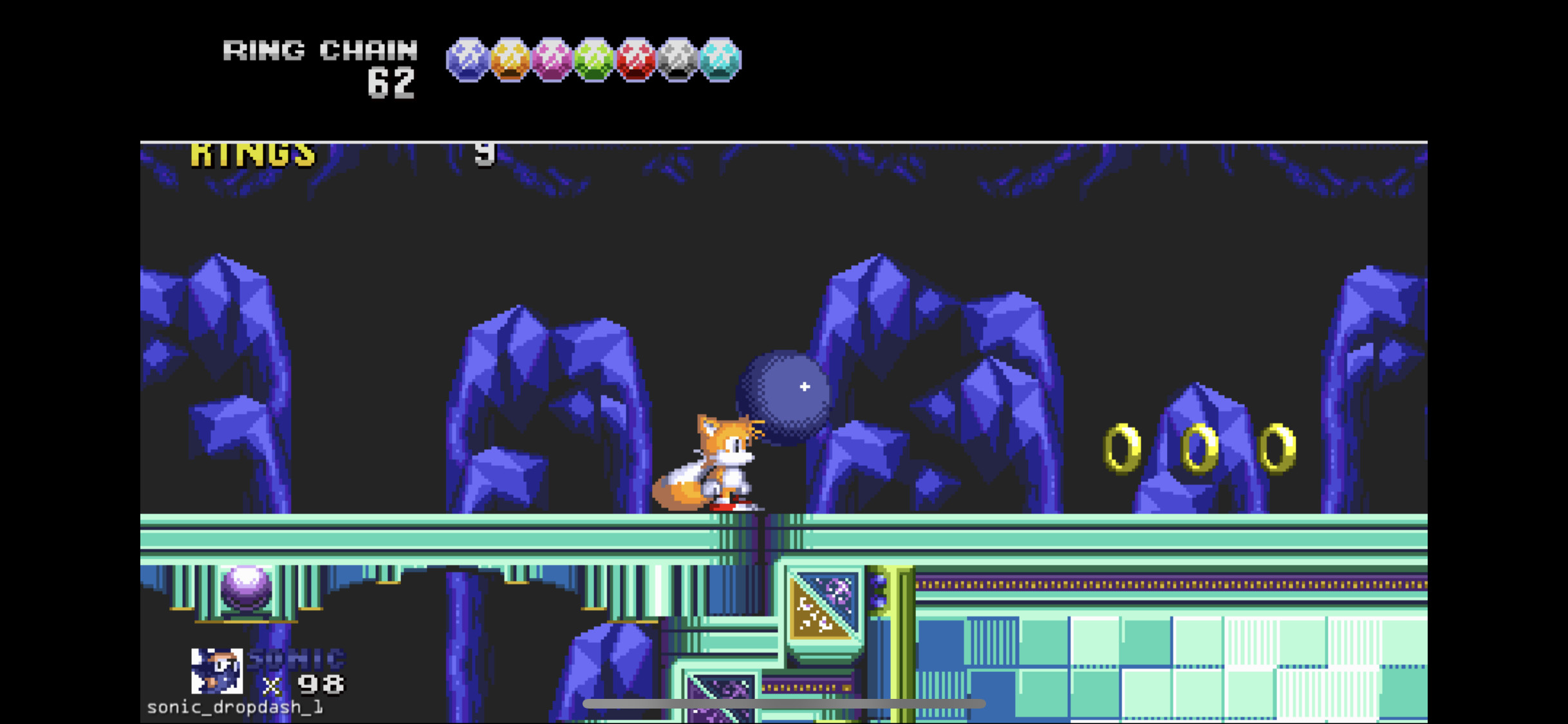
Task: Select the grey Chaos Emerald icon
Action: coord(678,61)
